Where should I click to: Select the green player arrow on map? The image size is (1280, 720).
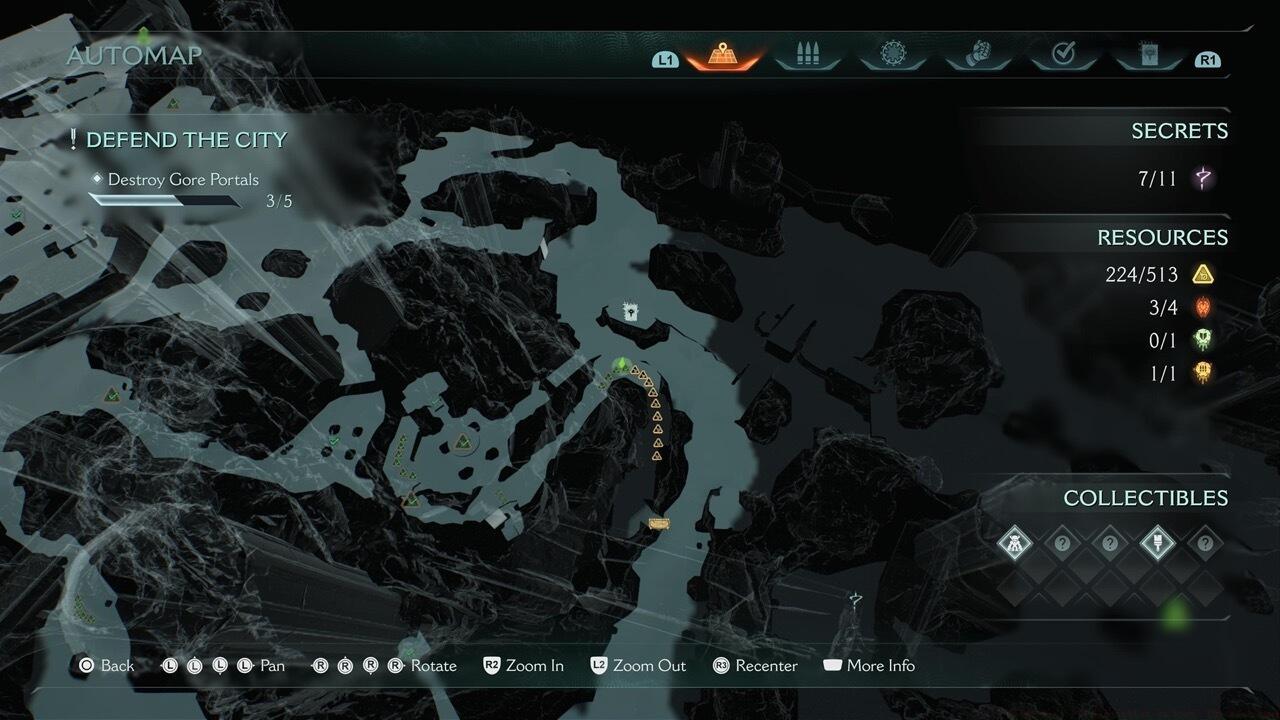620,365
